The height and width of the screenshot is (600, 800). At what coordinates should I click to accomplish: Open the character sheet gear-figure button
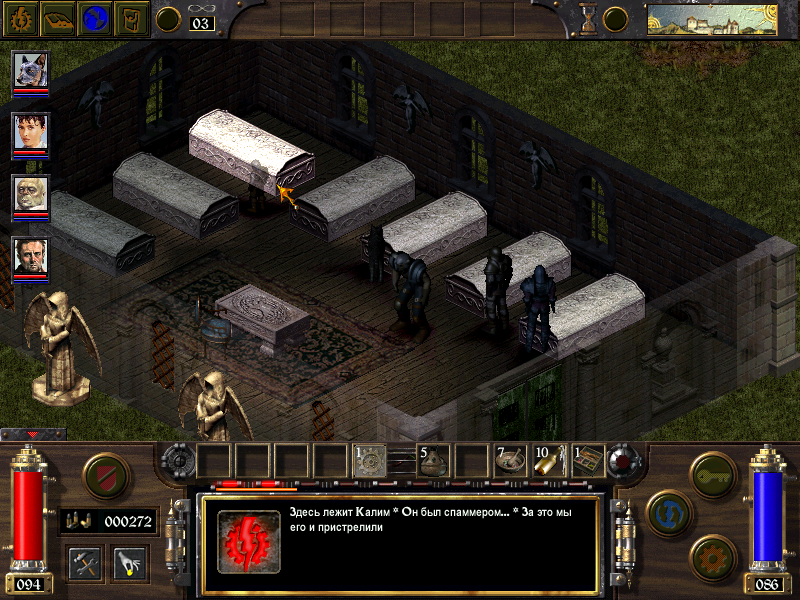tap(18, 18)
